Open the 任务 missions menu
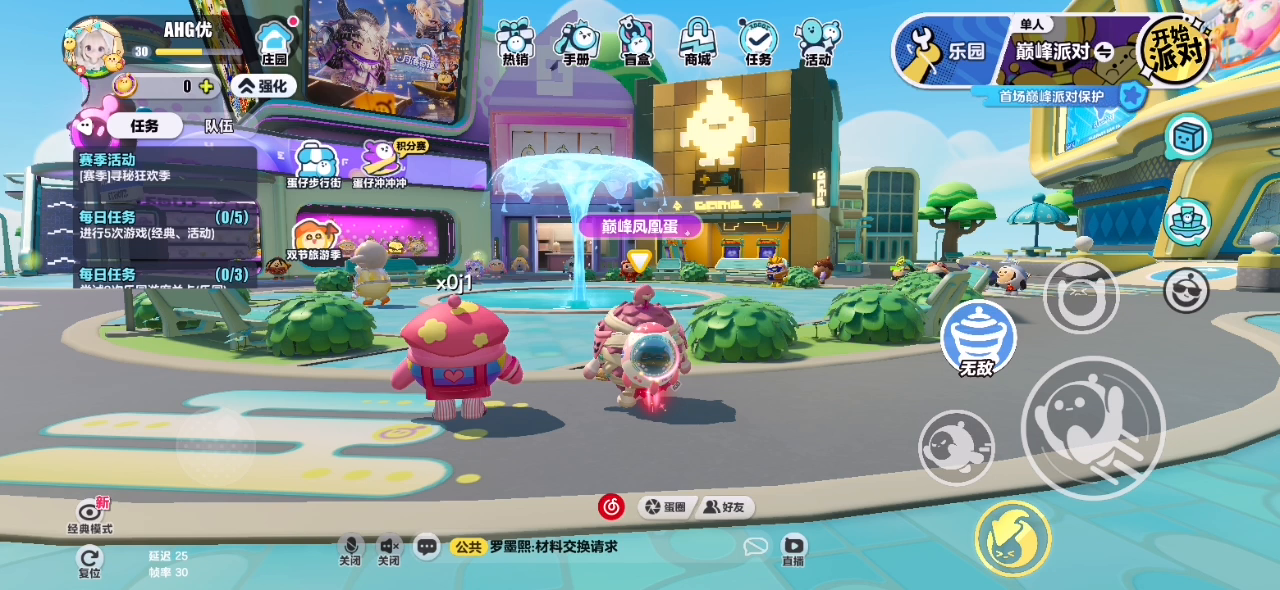Viewport: 1280px width, 590px height. click(758, 43)
